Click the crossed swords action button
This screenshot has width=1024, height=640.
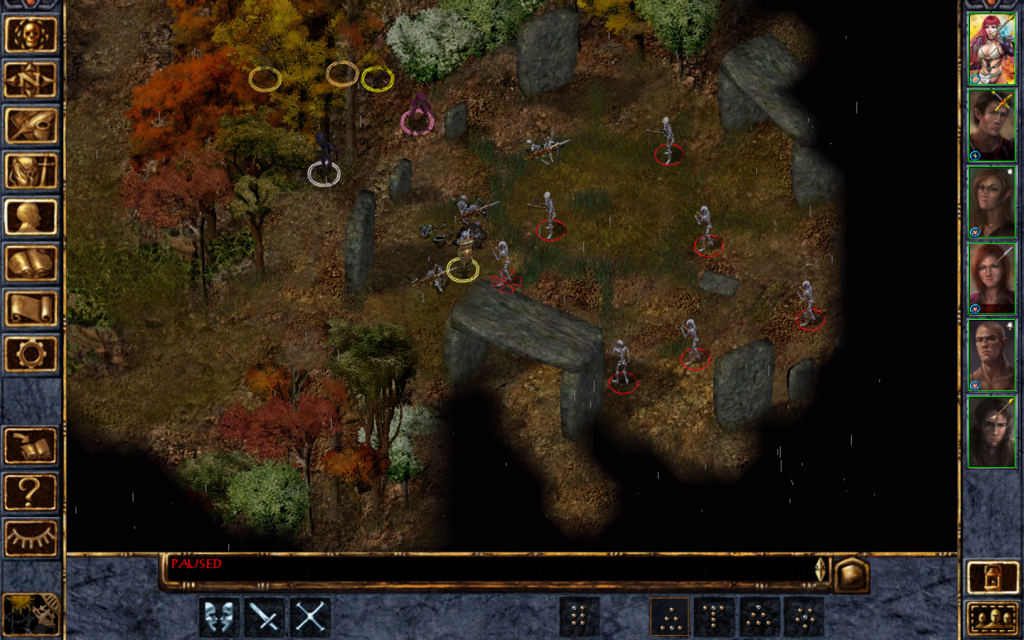310,617
